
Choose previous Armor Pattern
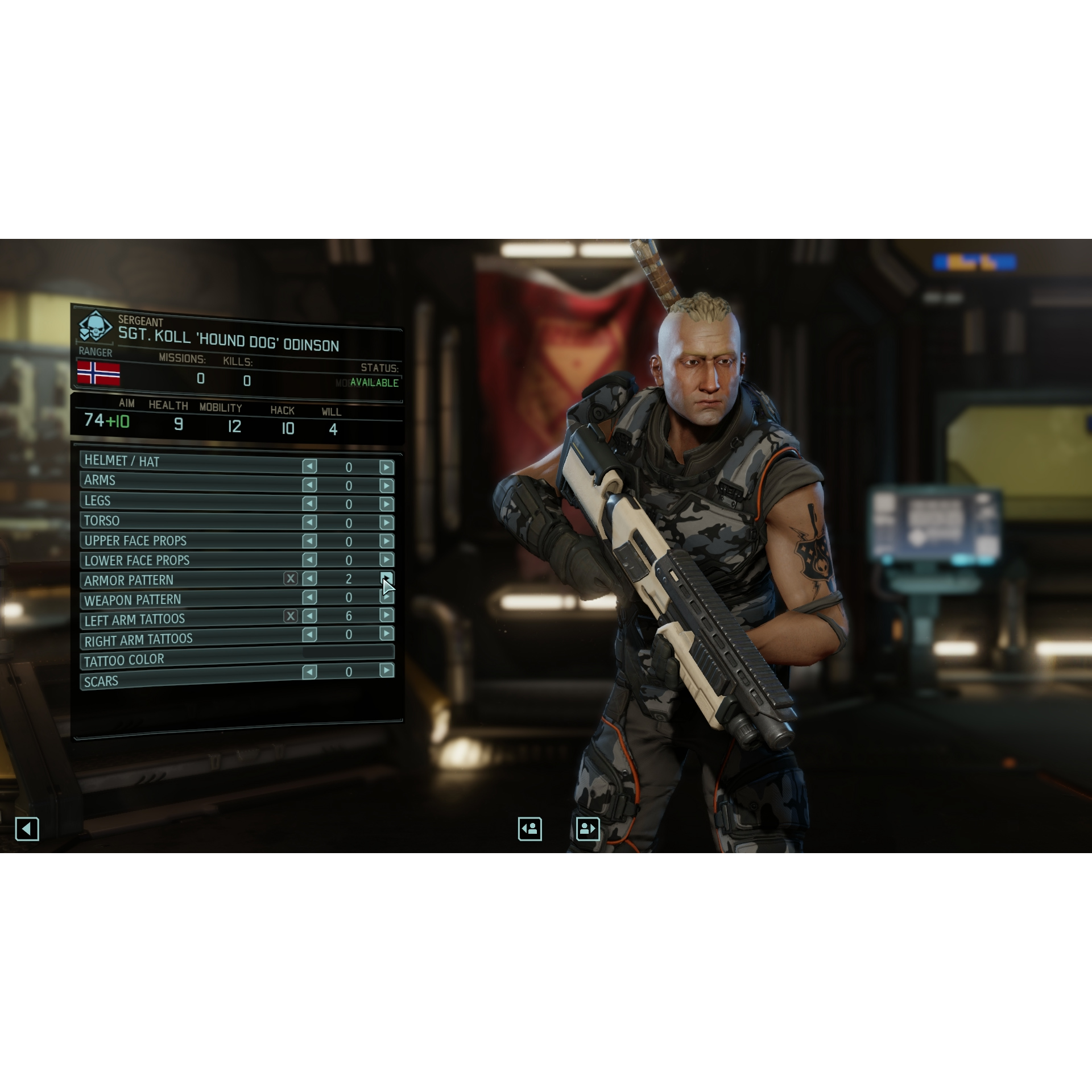[309, 578]
